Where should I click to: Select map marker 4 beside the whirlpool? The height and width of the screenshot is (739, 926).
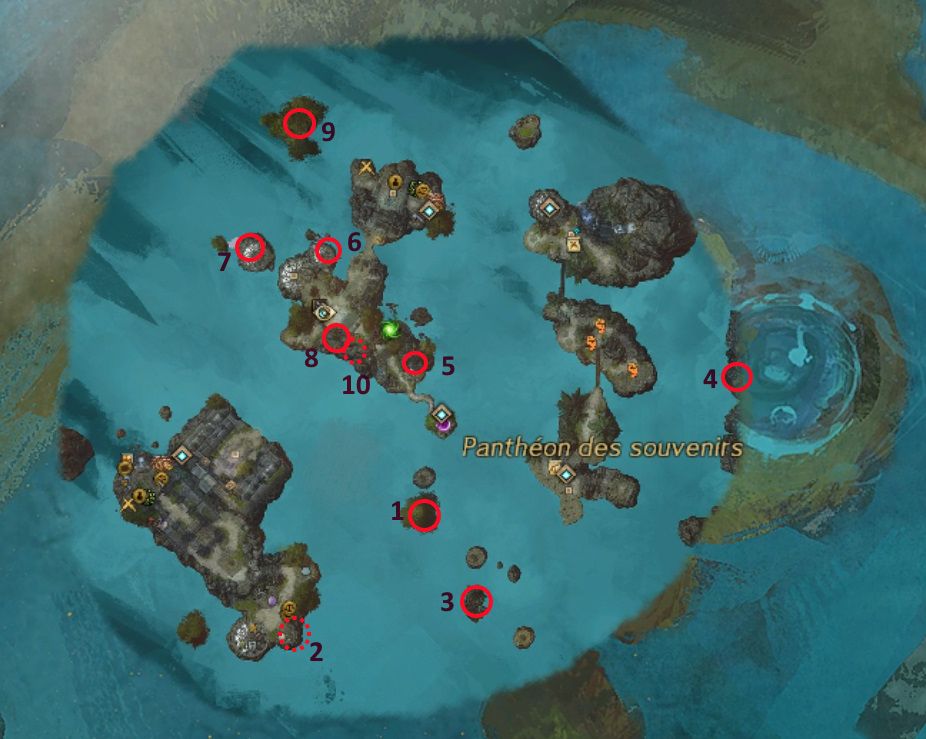pos(737,377)
